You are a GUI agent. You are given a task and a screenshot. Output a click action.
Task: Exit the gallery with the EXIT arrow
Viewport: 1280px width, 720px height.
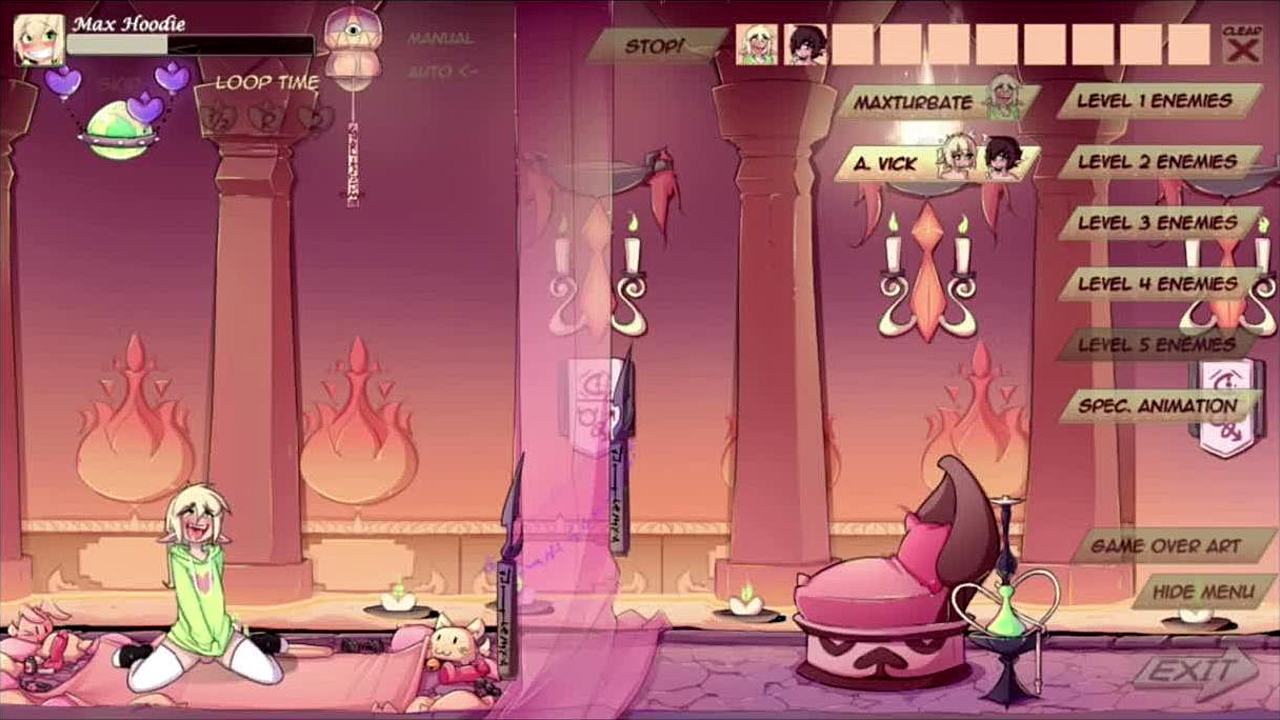click(x=1190, y=671)
